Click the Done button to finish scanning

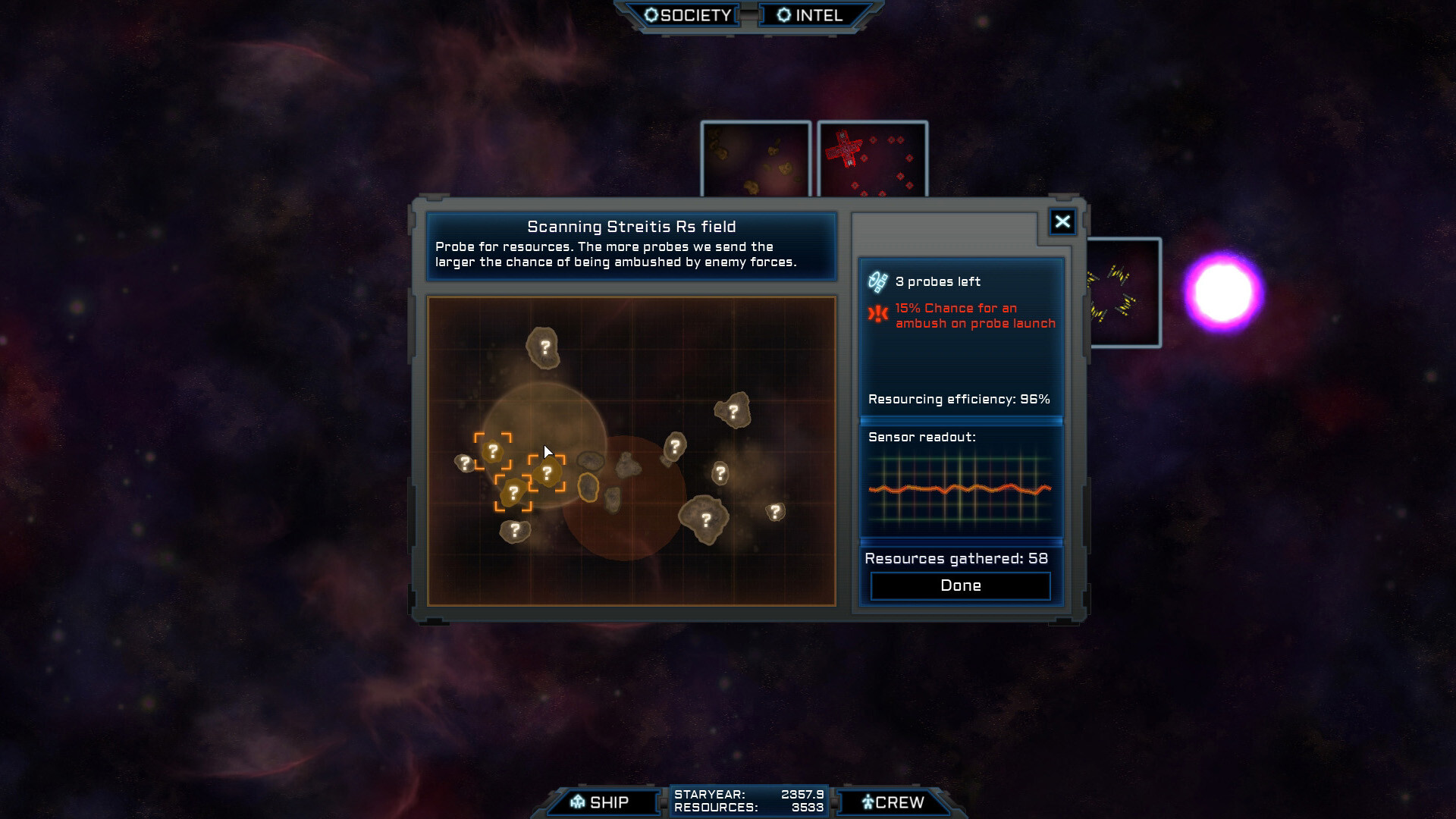pyautogui.click(x=960, y=585)
